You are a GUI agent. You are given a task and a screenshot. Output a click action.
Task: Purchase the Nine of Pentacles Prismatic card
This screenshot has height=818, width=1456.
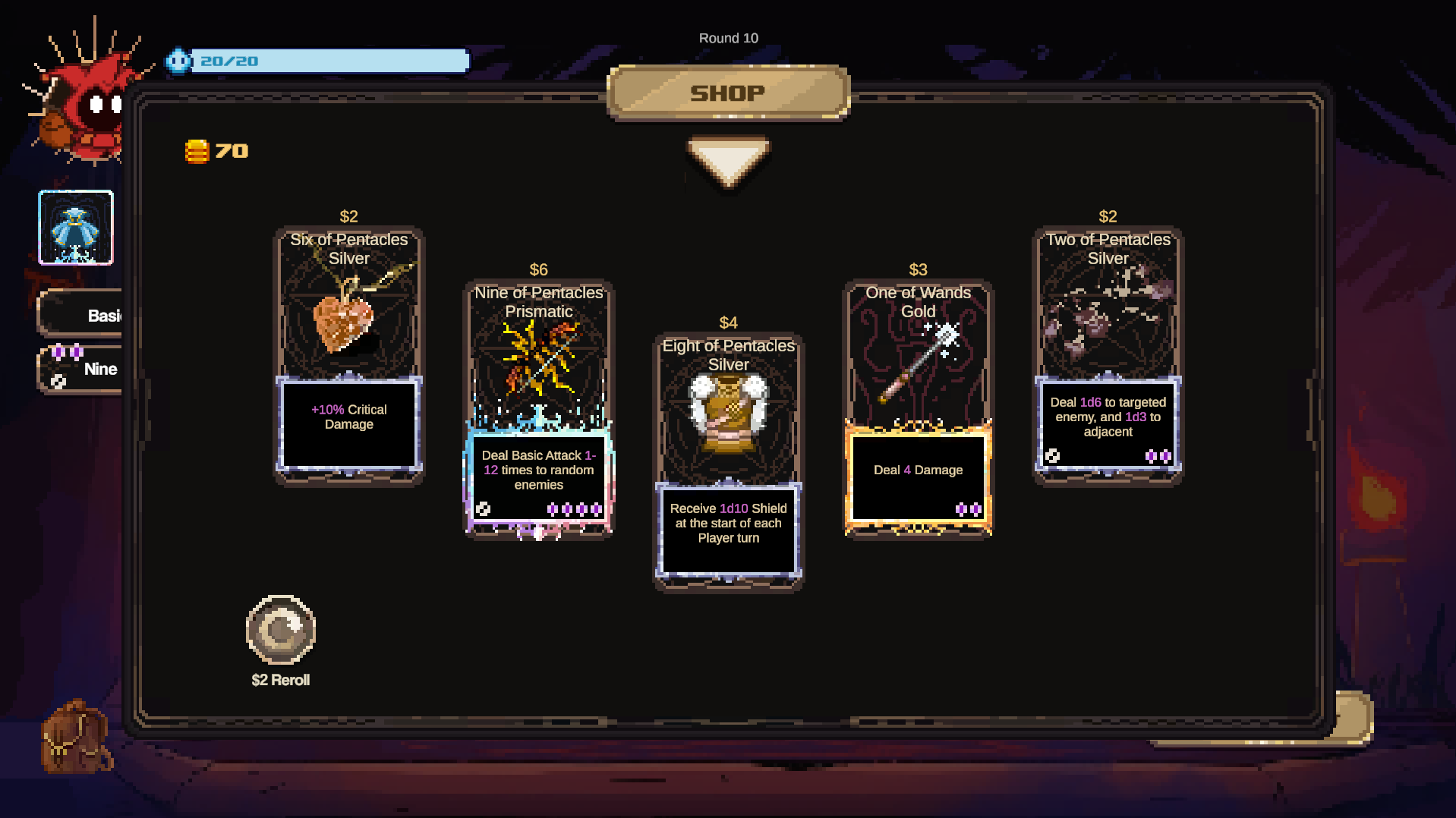click(538, 407)
